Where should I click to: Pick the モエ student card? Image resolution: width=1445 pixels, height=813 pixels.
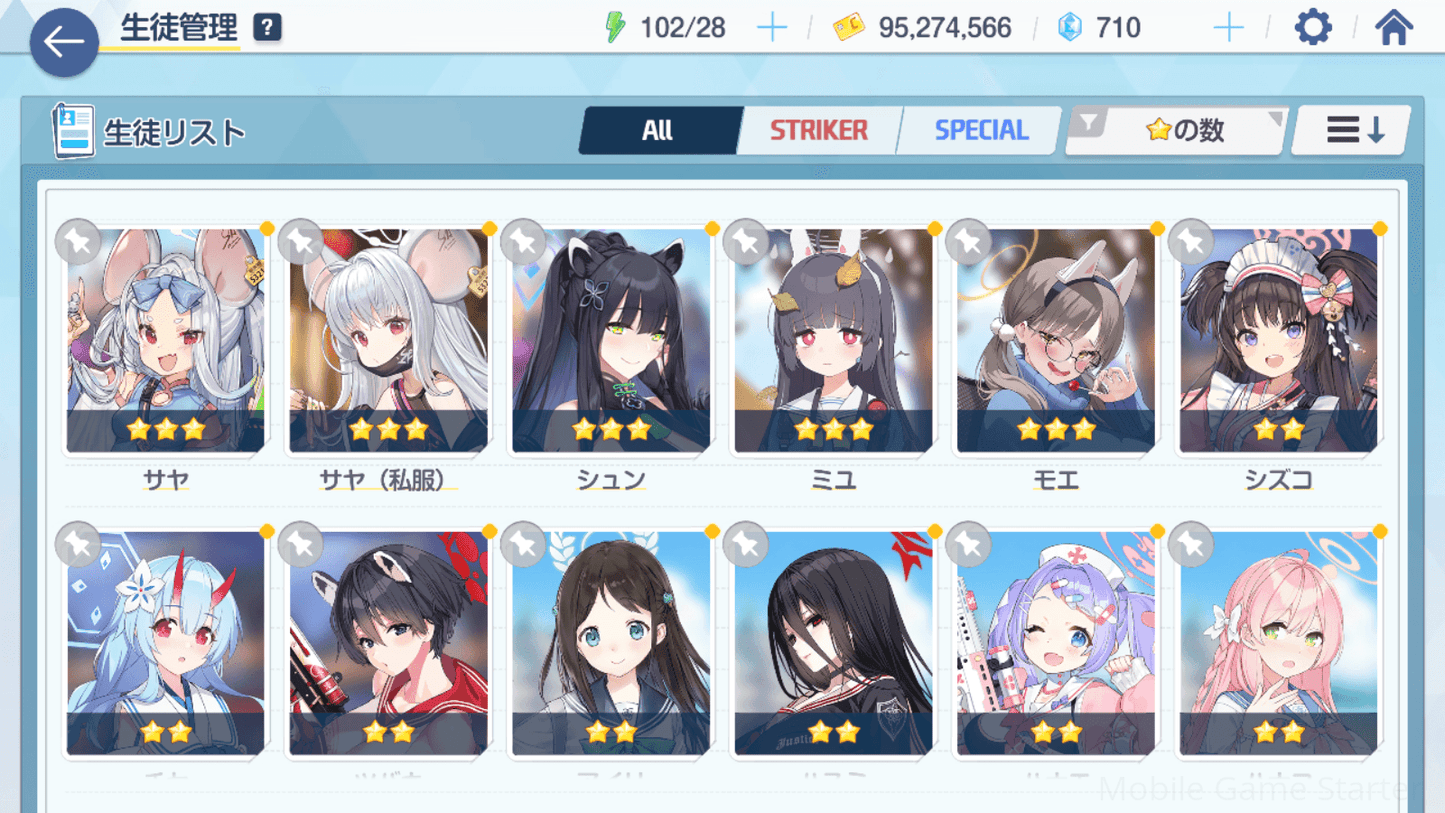pyautogui.click(x=1056, y=340)
